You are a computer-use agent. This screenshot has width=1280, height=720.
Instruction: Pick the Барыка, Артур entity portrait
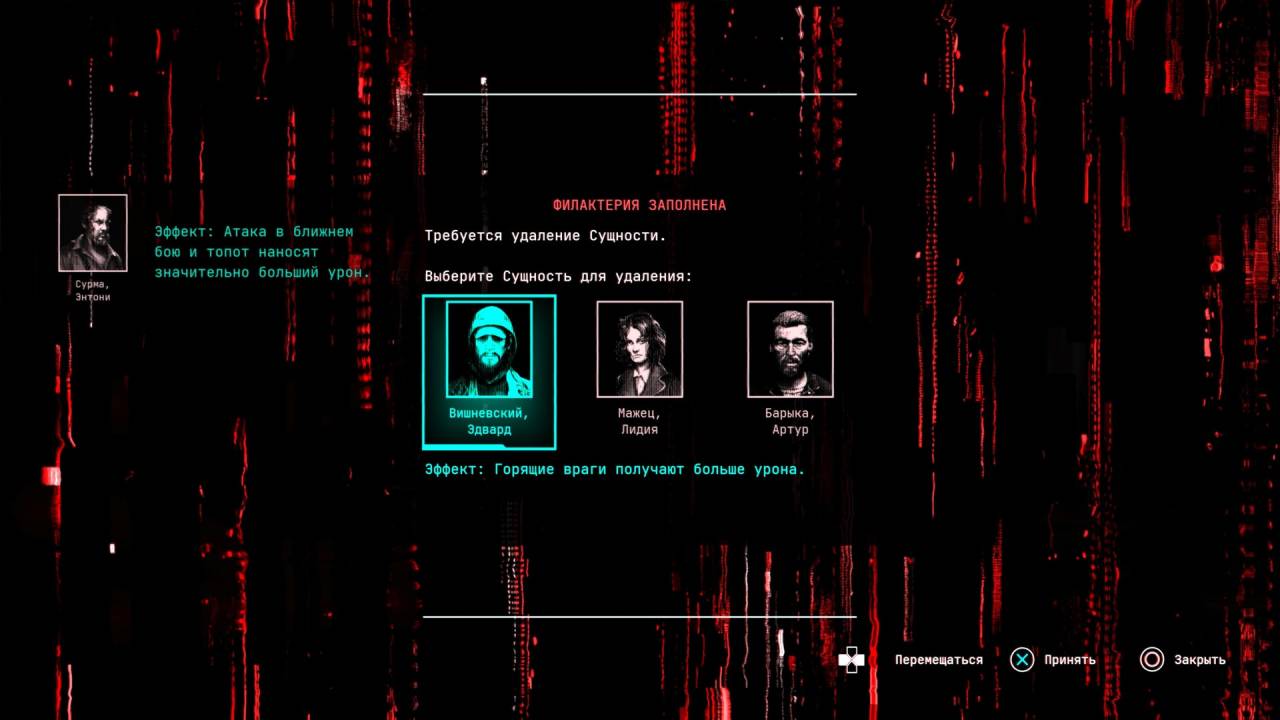pos(790,349)
